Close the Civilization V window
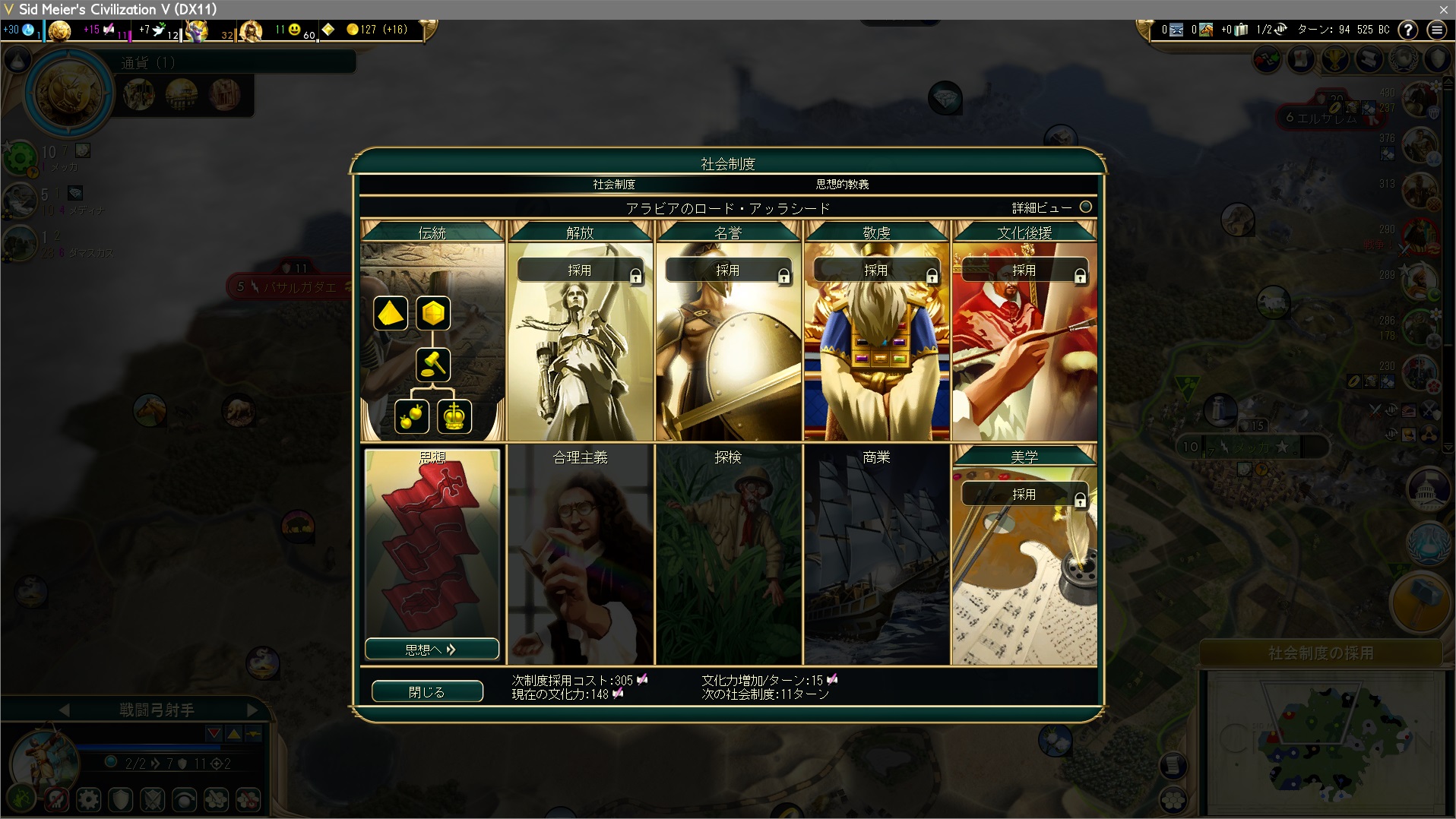The height and width of the screenshot is (819, 1456). pos(1443,9)
